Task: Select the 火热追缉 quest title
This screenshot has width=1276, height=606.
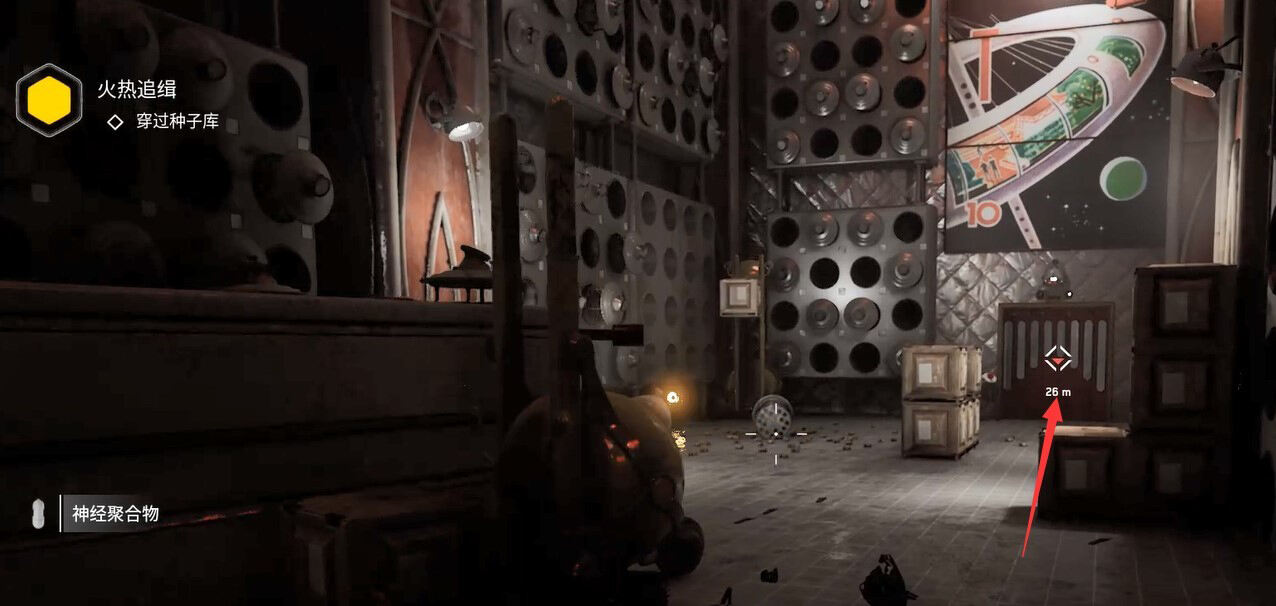Action: point(137,89)
